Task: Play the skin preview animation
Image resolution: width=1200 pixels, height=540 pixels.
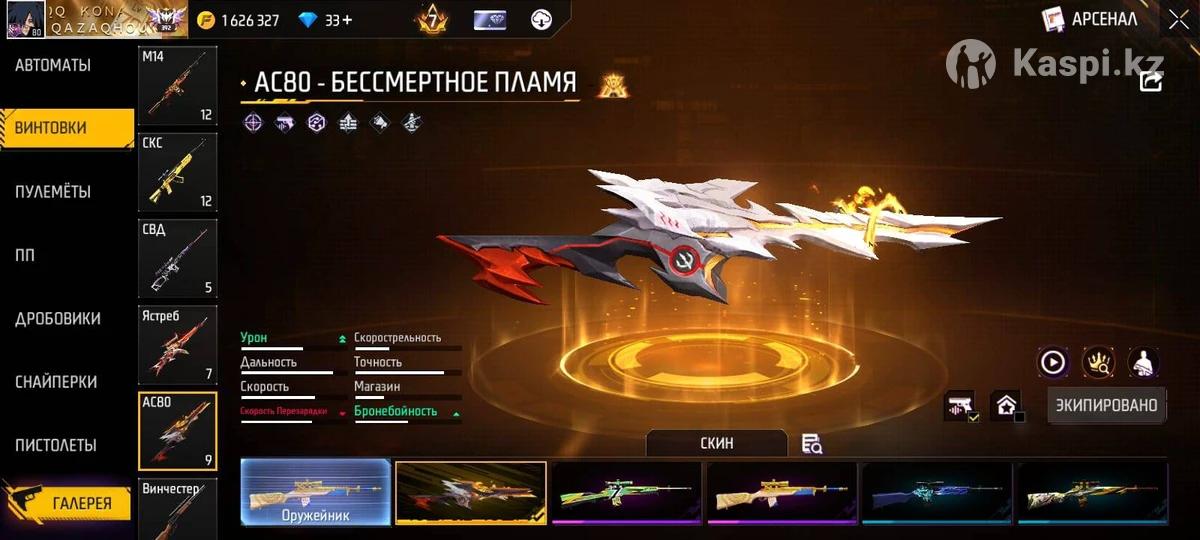Action: click(x=1053, y=362)
